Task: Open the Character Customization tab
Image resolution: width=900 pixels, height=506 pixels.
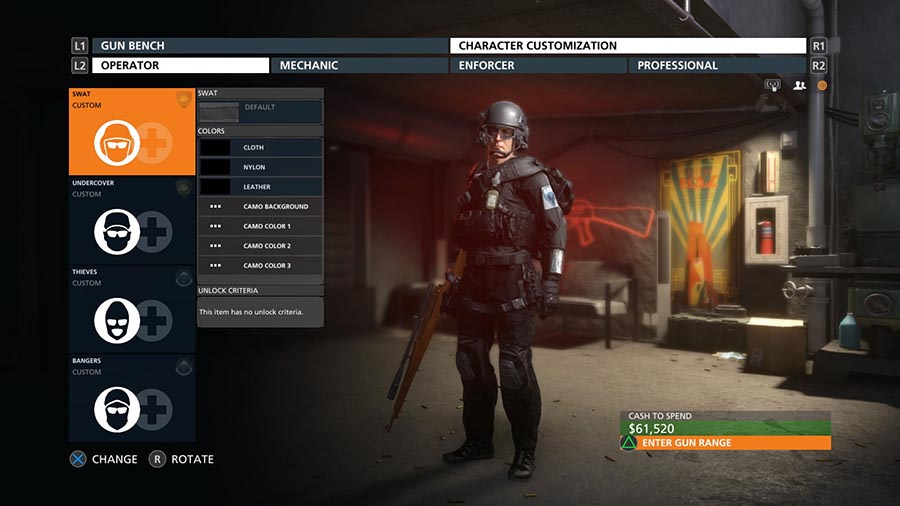Action: 628,46
